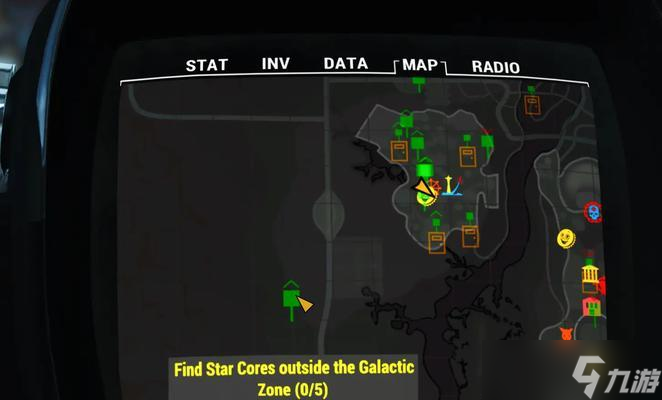Image resolution: width=662 pixels, height=400 pixels.
Task: Choose the yellow pillared building marker
Action: click(x=590, y=275)
